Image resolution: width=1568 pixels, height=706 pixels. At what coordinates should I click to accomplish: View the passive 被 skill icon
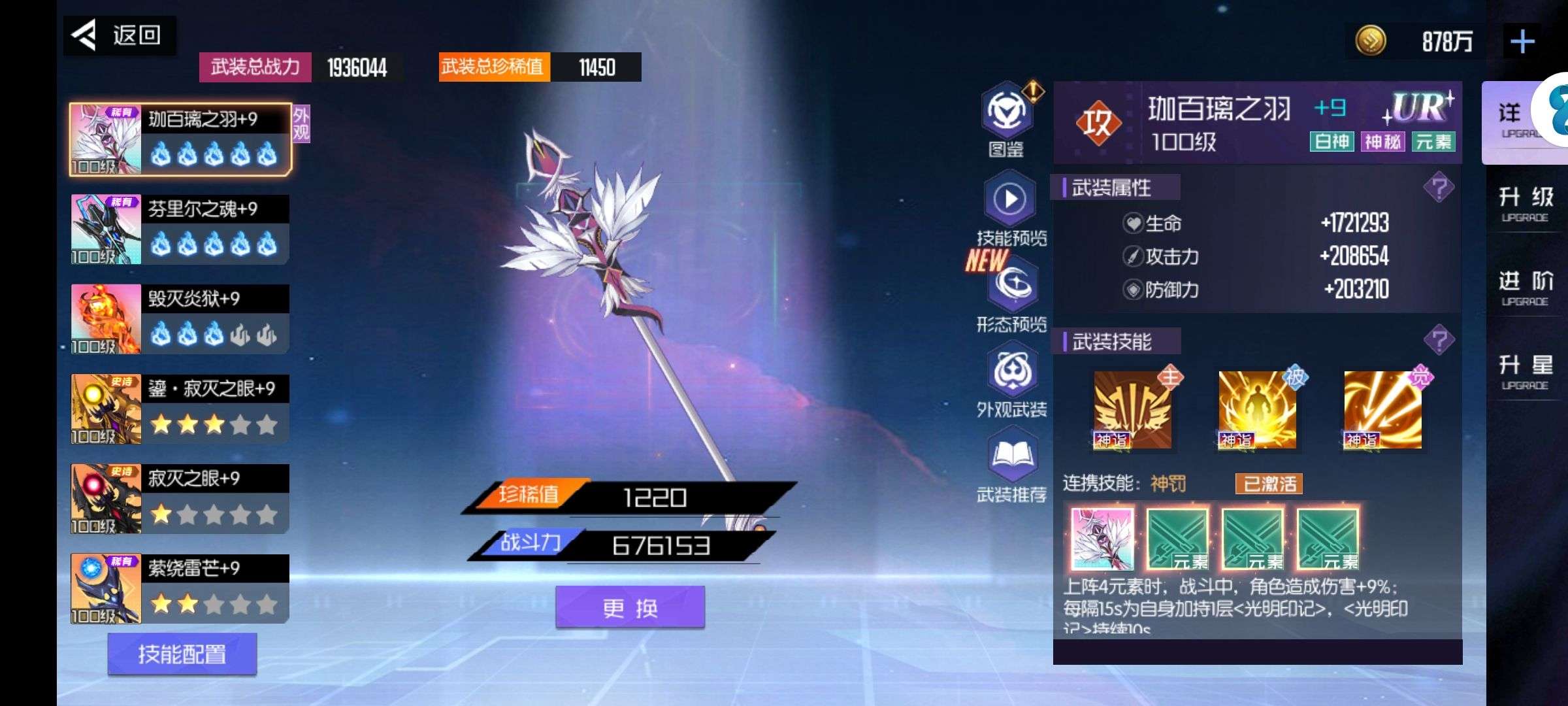pos(1256,411)
